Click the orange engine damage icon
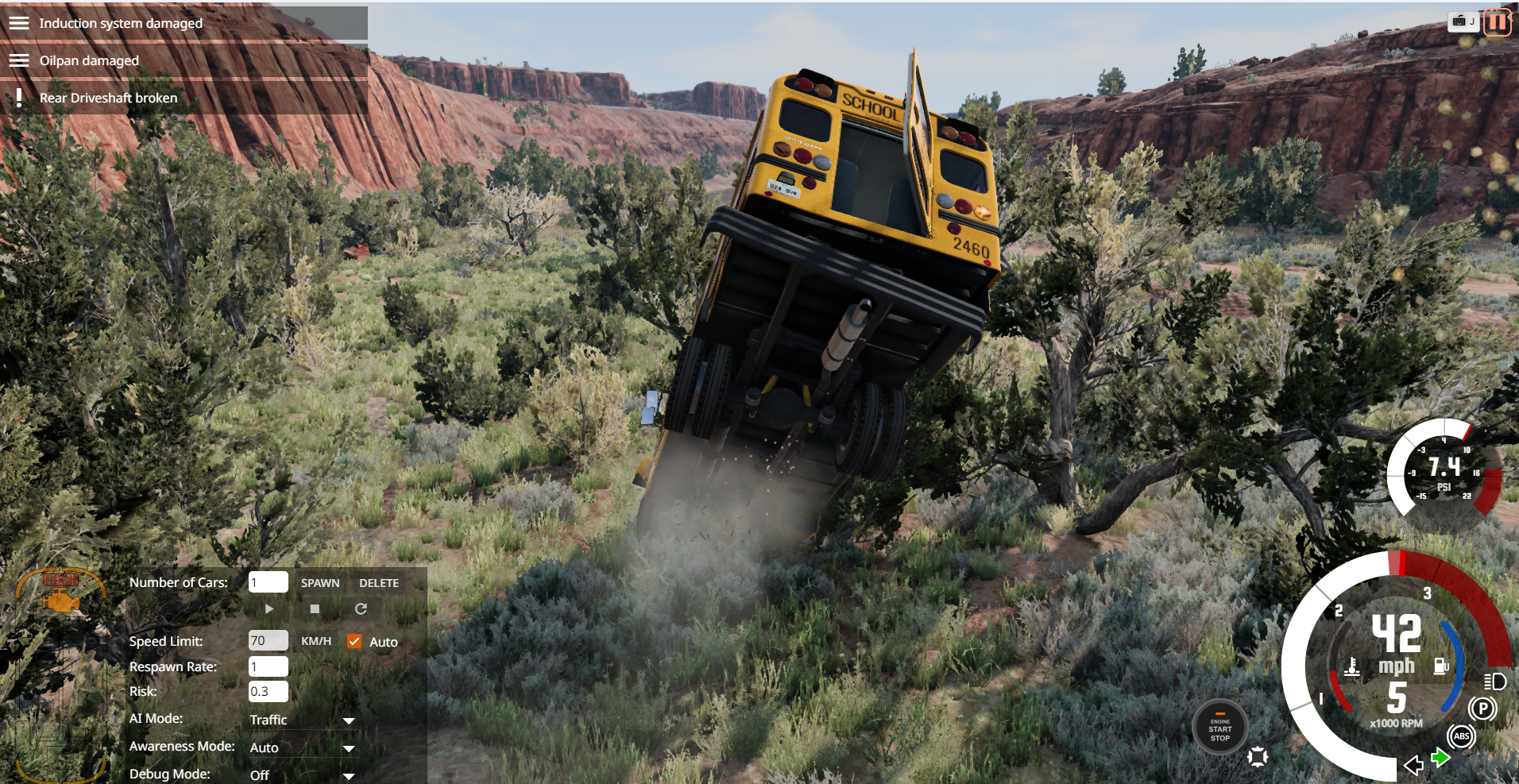 pyautogui.click(x=60, y=601)
